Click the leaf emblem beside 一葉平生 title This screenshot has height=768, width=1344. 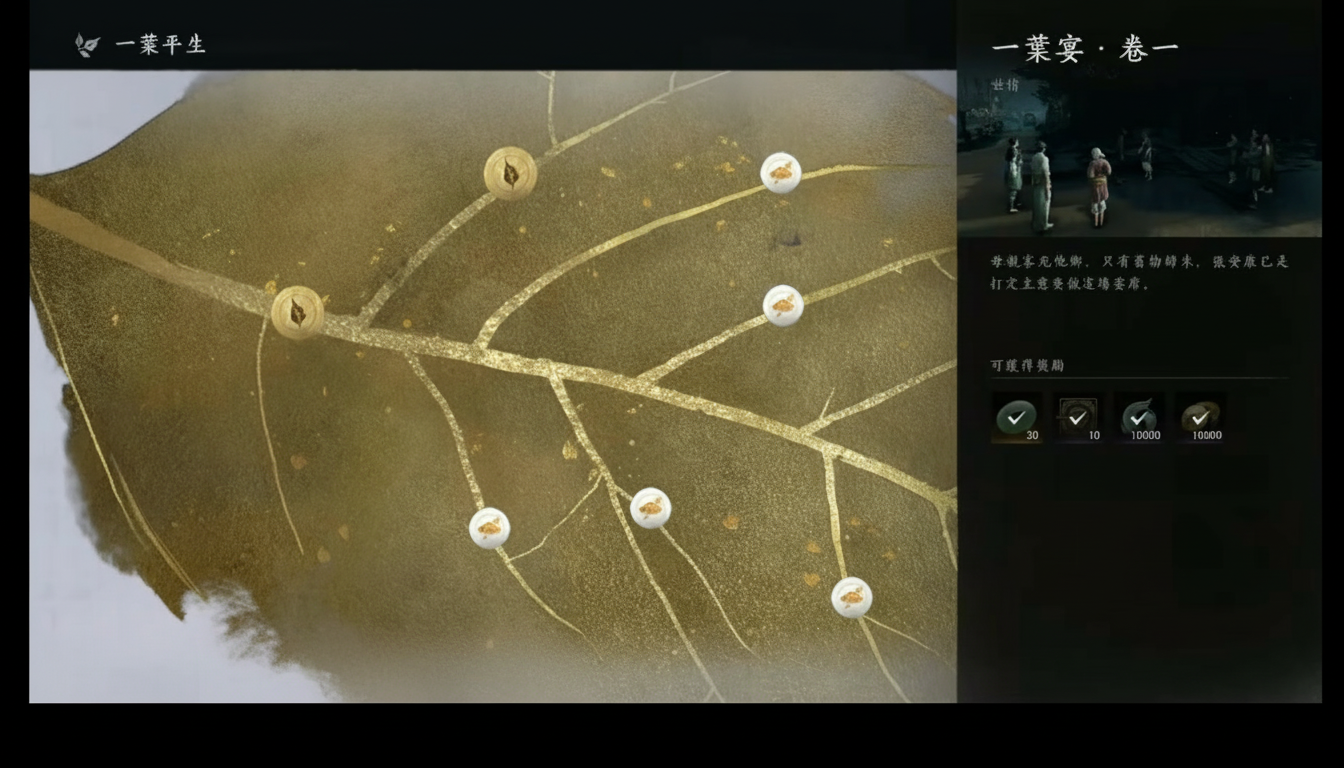tap(85, 44)
